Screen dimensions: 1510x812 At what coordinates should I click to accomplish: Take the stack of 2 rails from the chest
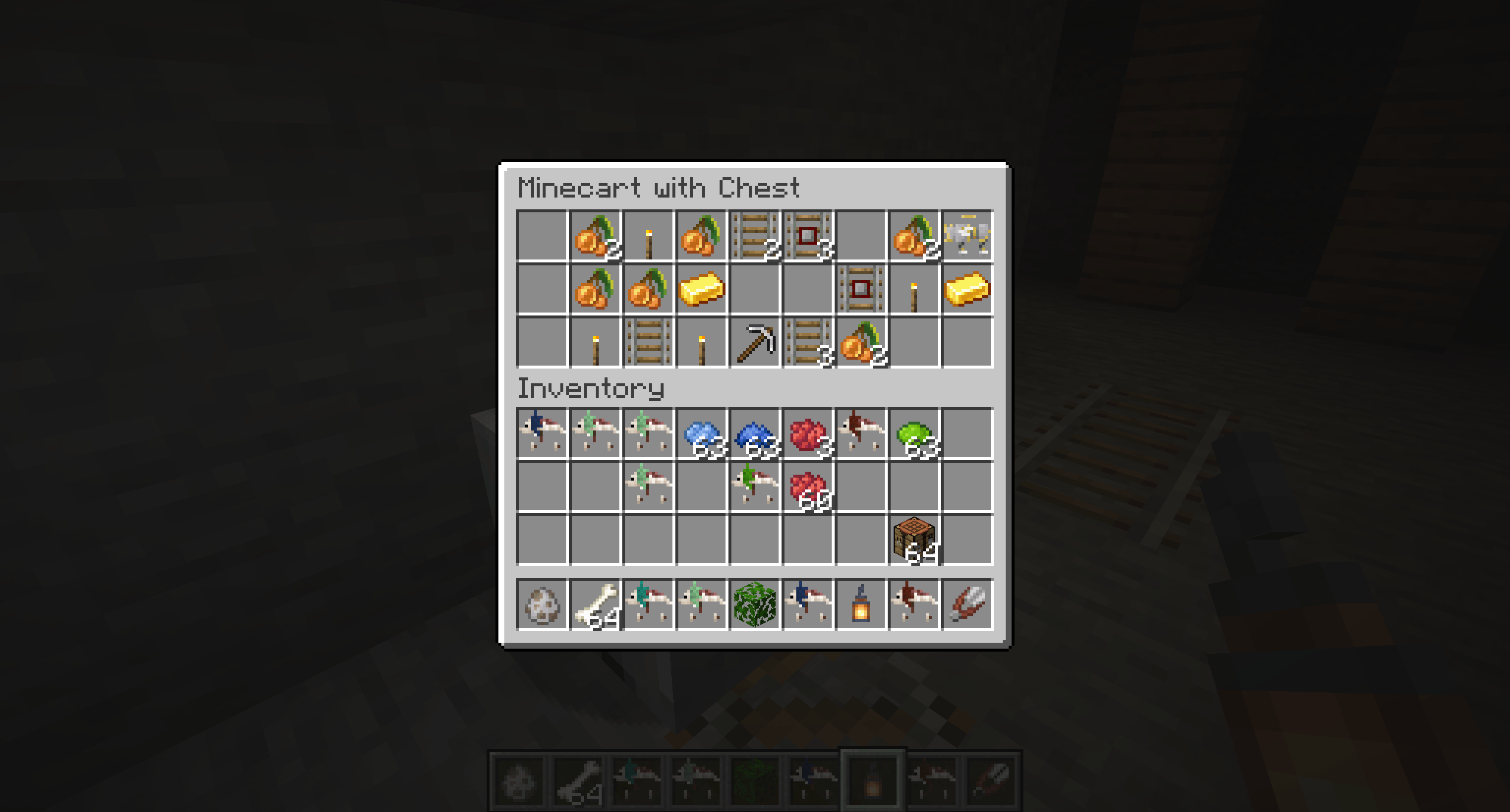pos(756,236)
